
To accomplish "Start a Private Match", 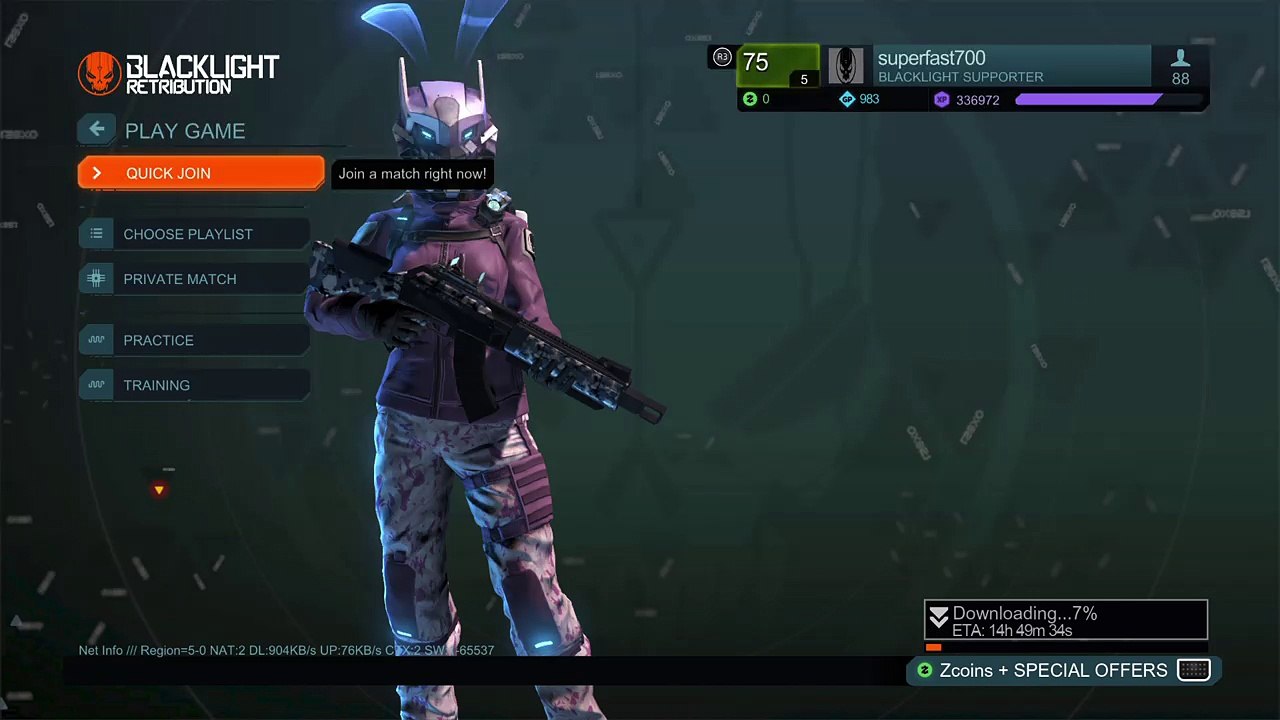I will pyautogui.click(x=195, y=279).
